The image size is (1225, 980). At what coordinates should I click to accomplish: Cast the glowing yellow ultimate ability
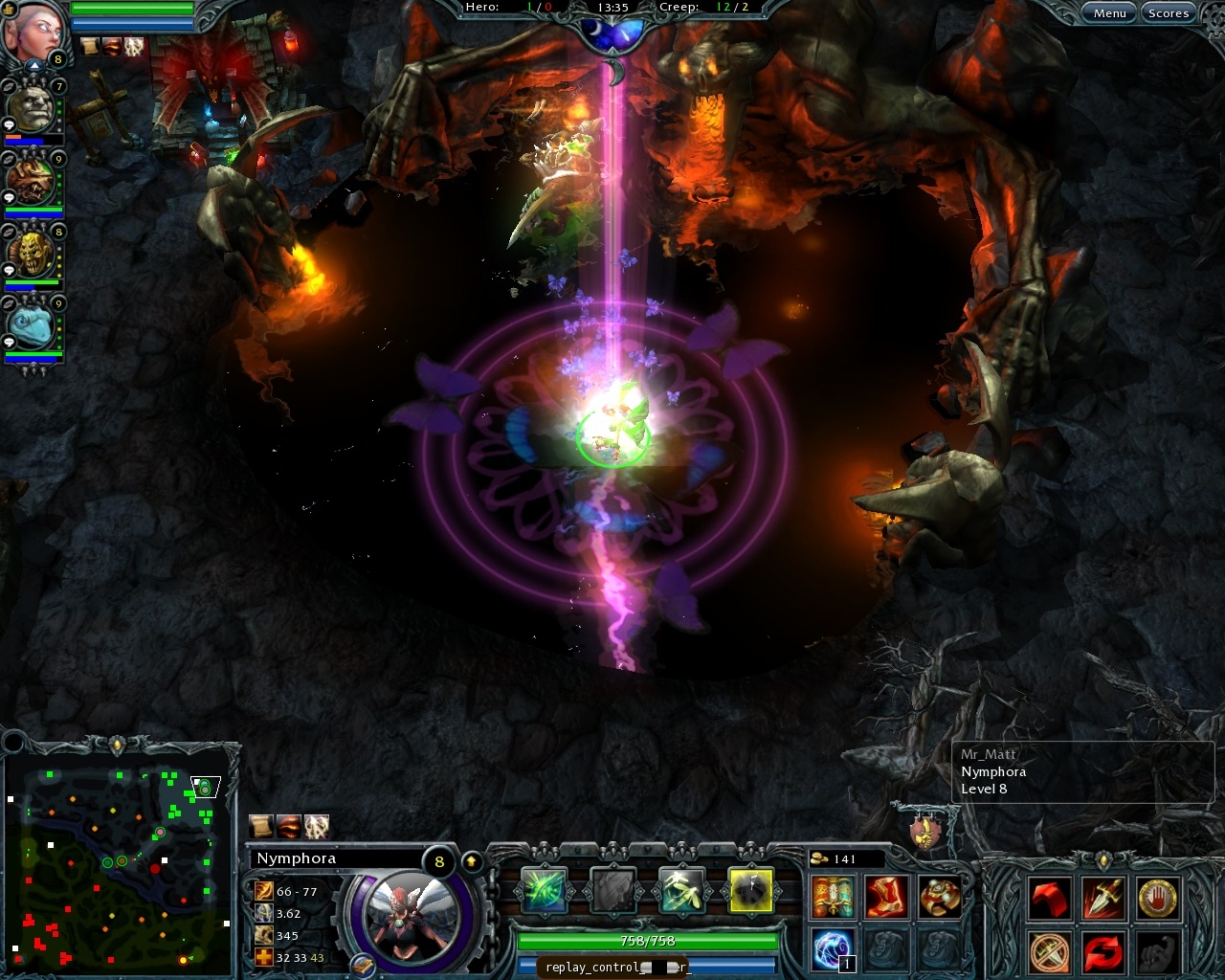(x=752, y=890)
